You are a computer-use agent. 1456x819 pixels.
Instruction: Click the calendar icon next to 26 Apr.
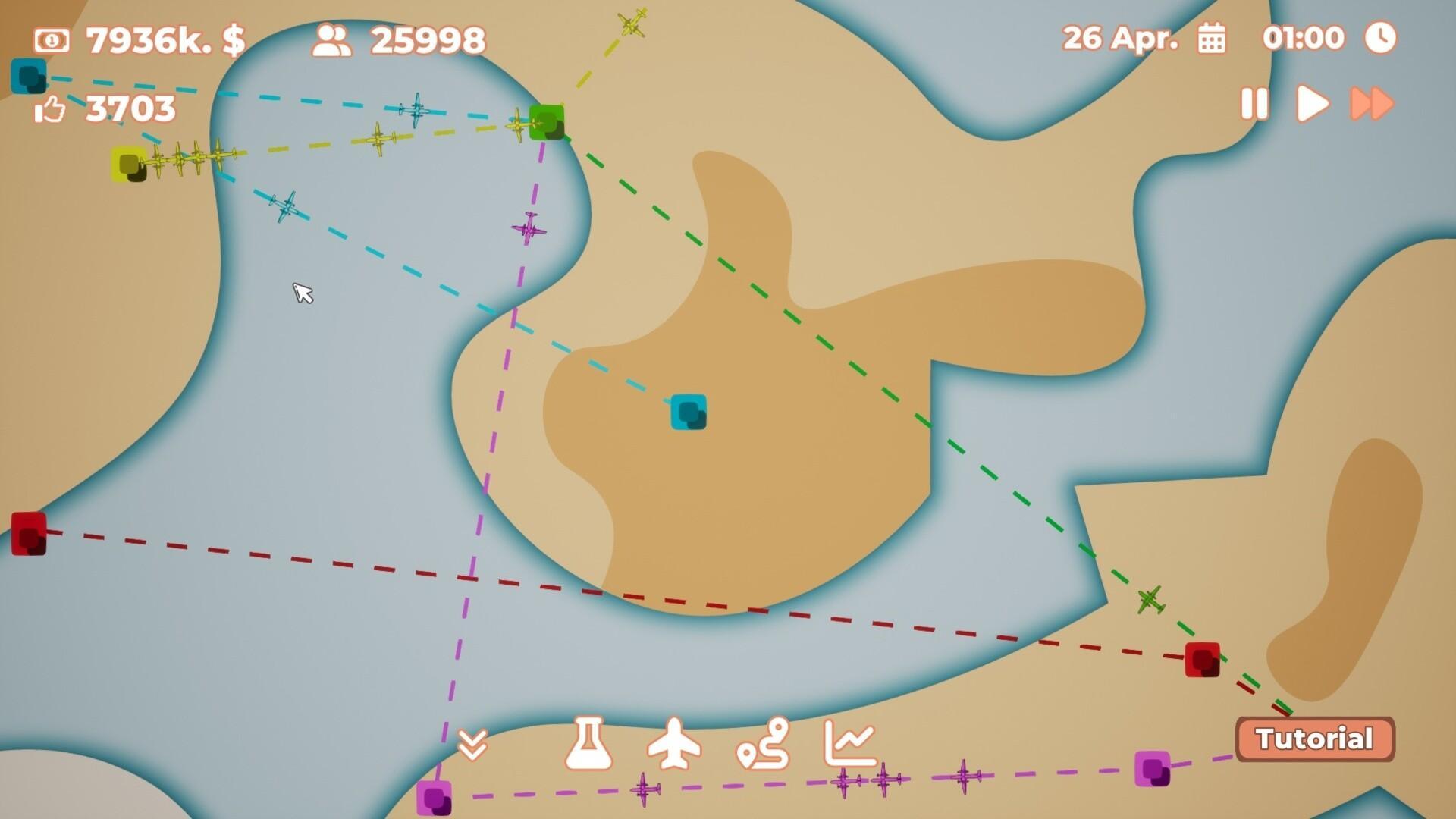tap(1213, 38)
